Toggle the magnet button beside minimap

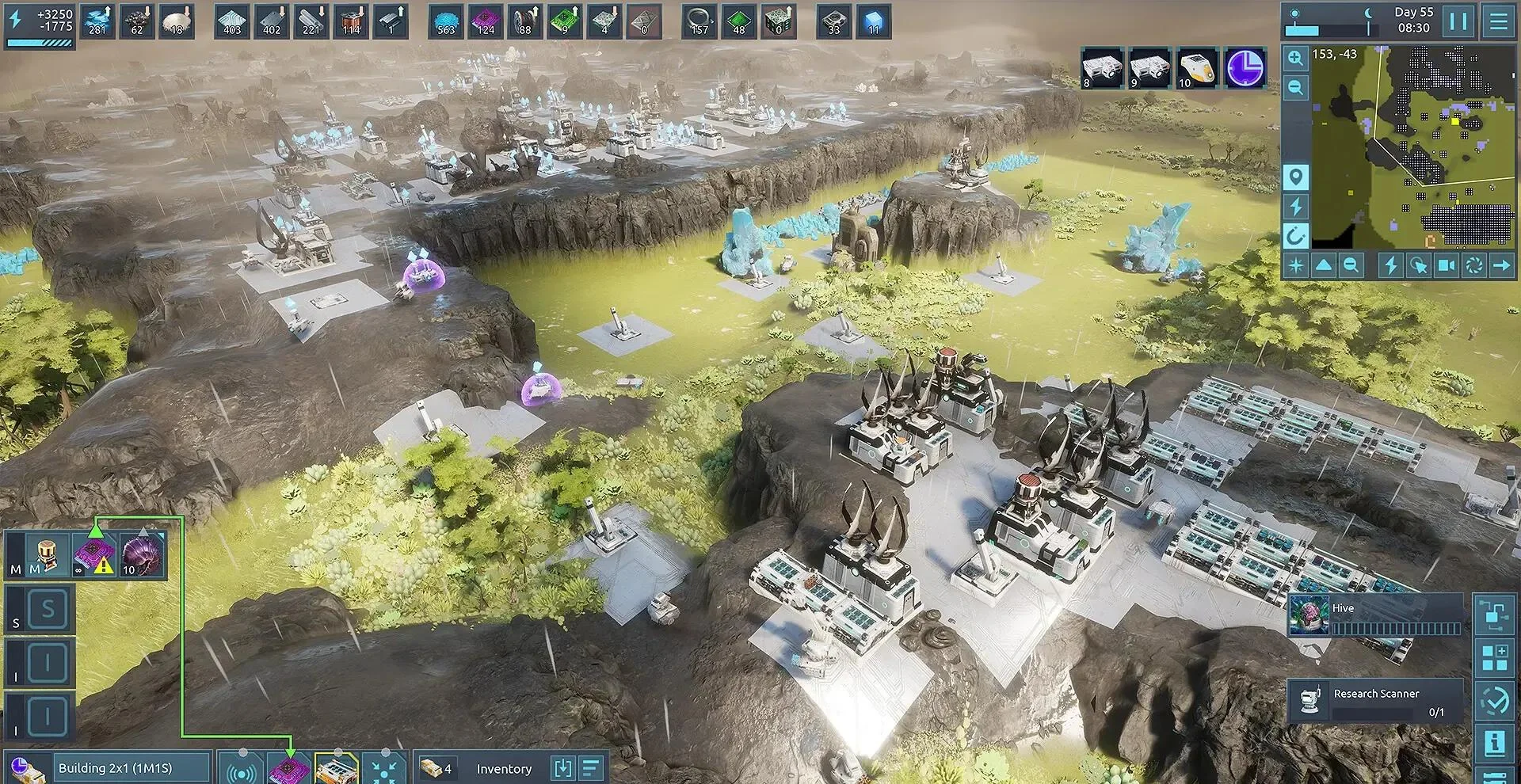pyautogui.click(x=1295, y=235)
